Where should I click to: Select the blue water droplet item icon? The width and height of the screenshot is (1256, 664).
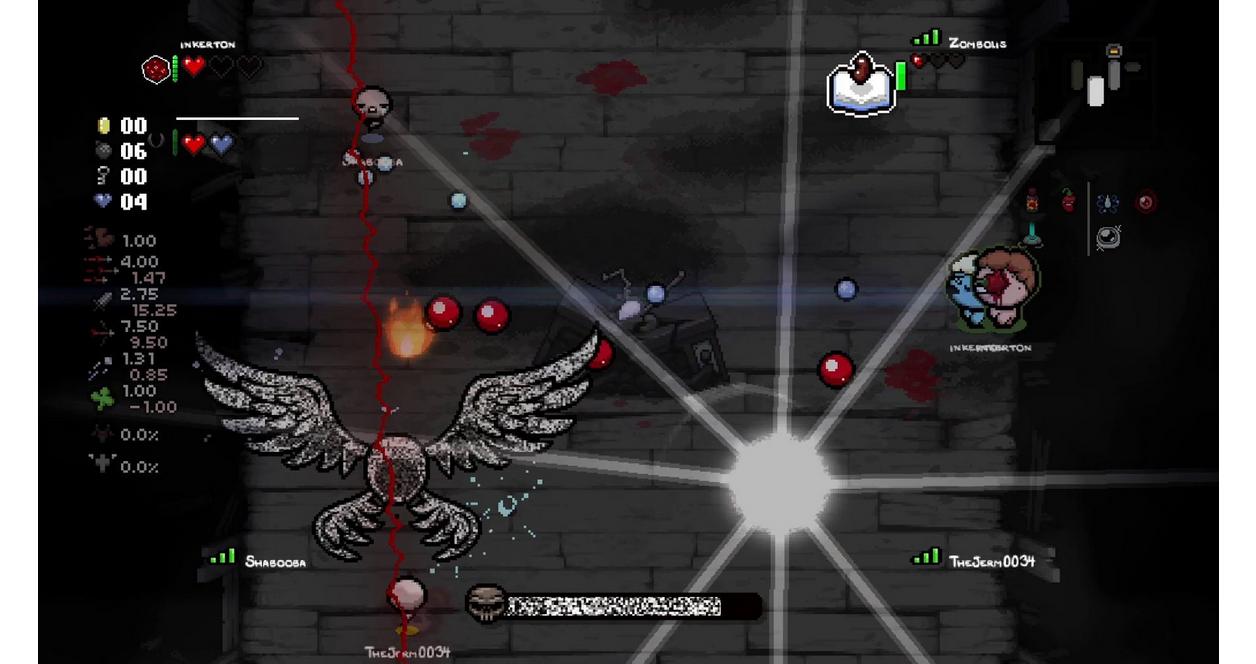(1107, 203)
